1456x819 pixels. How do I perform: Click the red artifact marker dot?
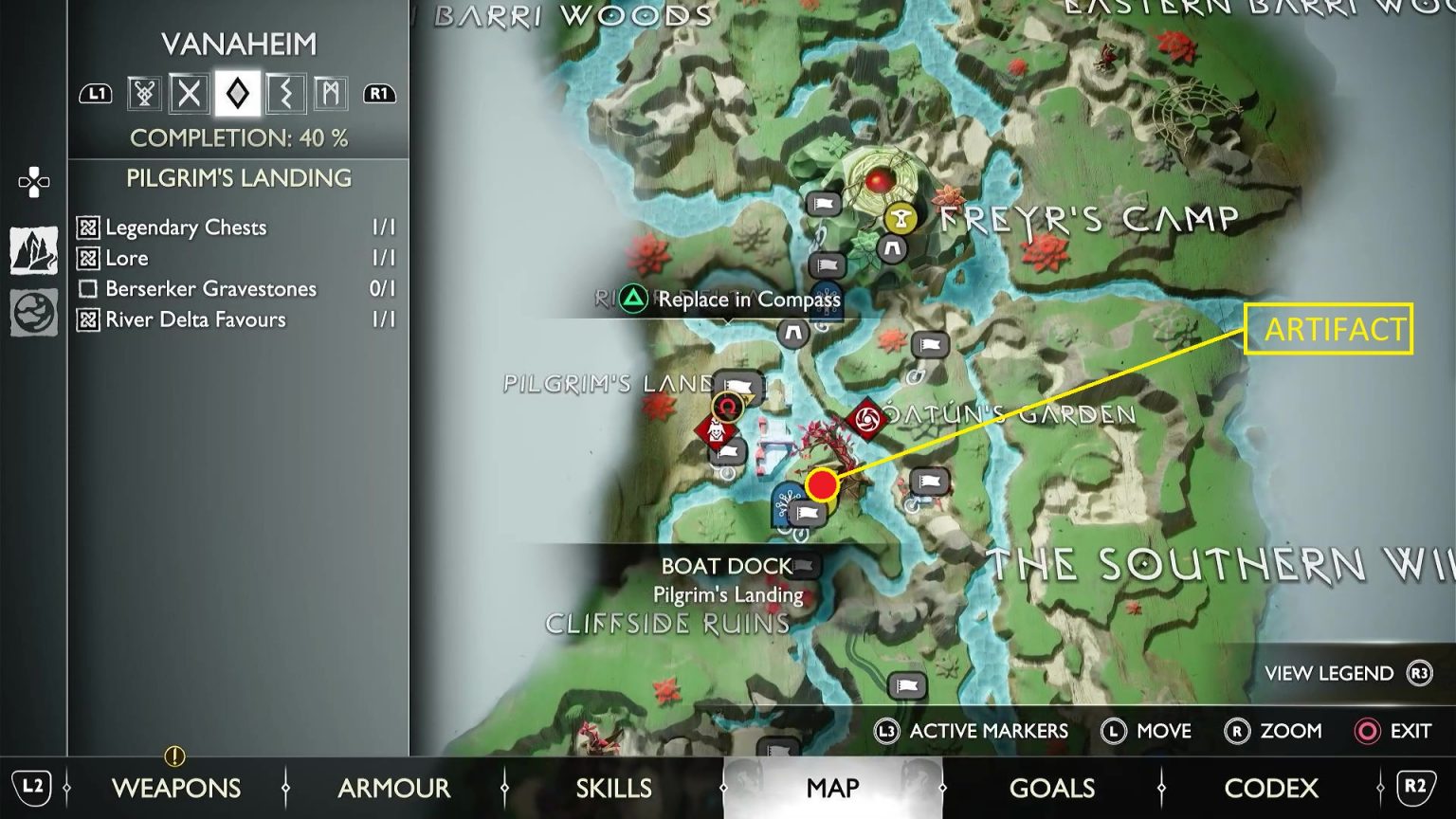click(x=822, y=485)
